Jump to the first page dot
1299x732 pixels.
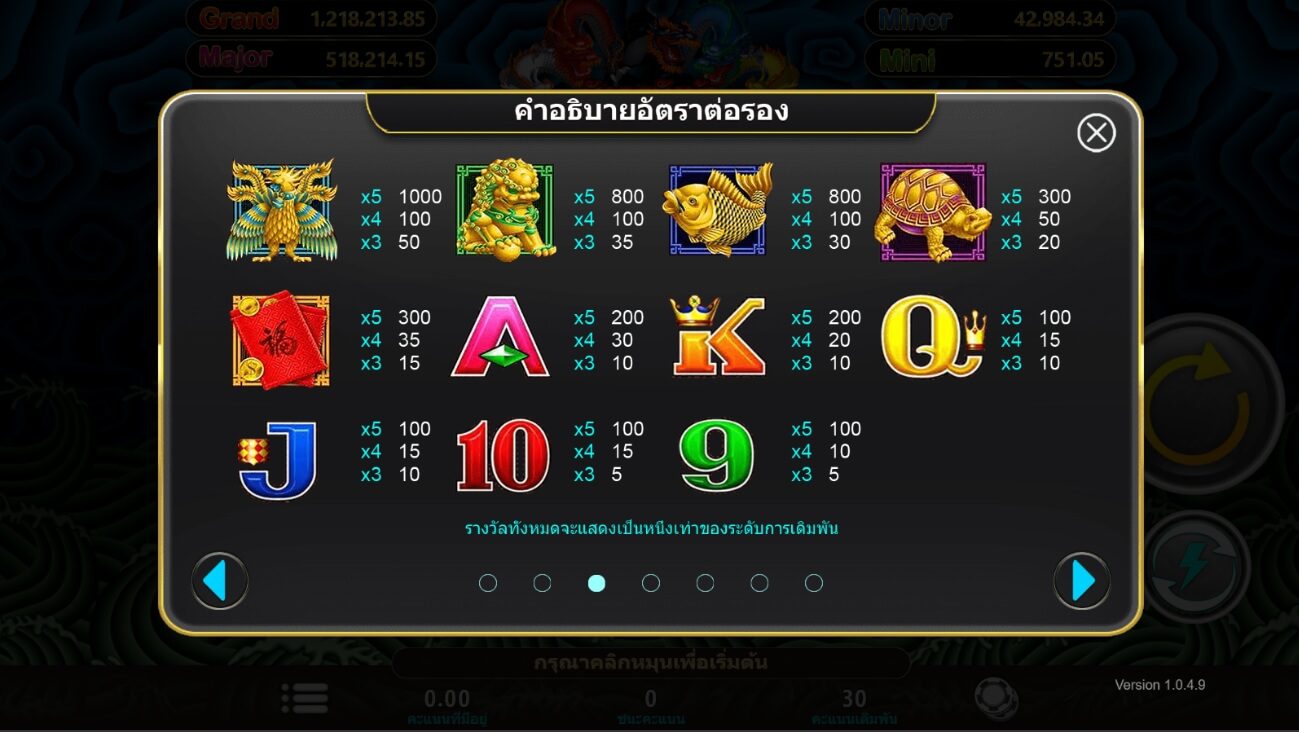(488, 582)
